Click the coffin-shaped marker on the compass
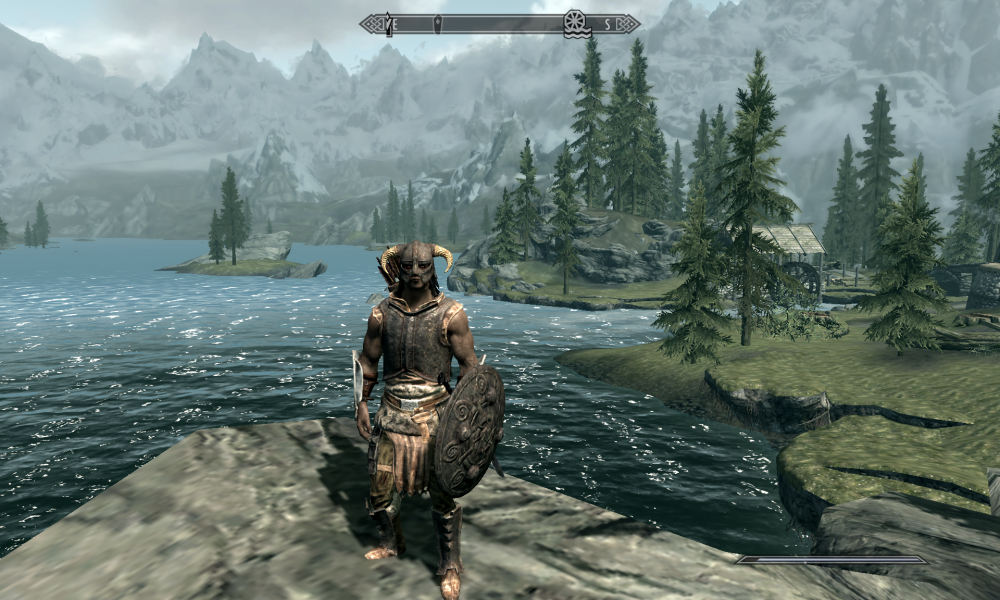 pyautogui.click(x=437, y=23)
